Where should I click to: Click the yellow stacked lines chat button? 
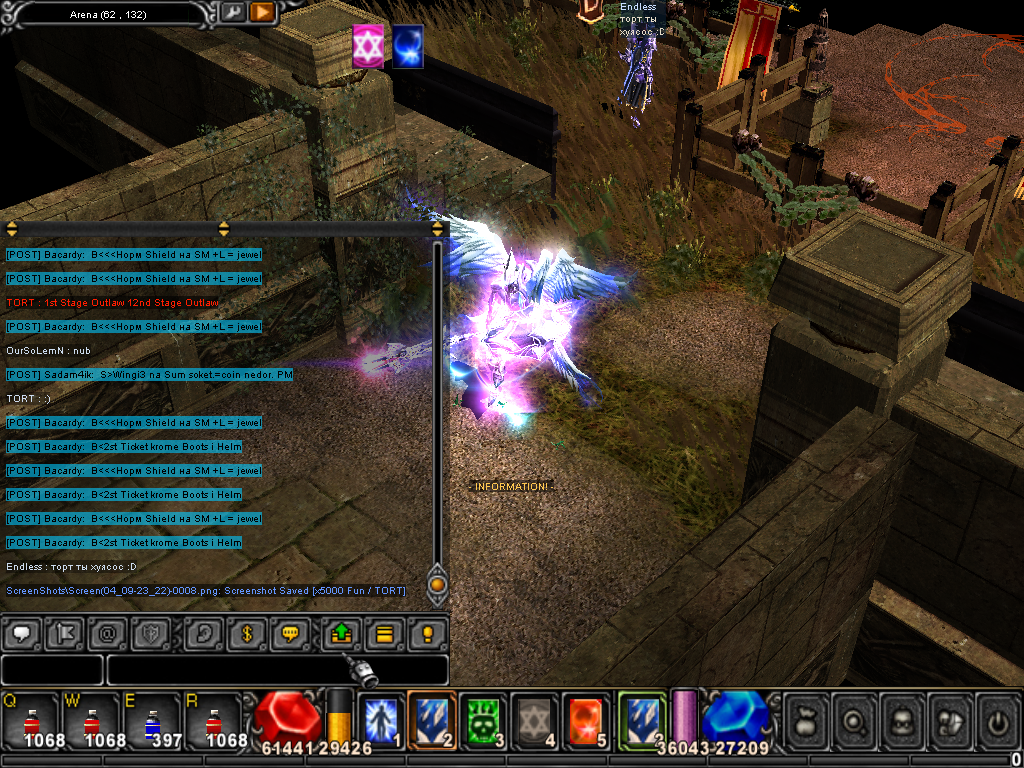click(384, 633)
